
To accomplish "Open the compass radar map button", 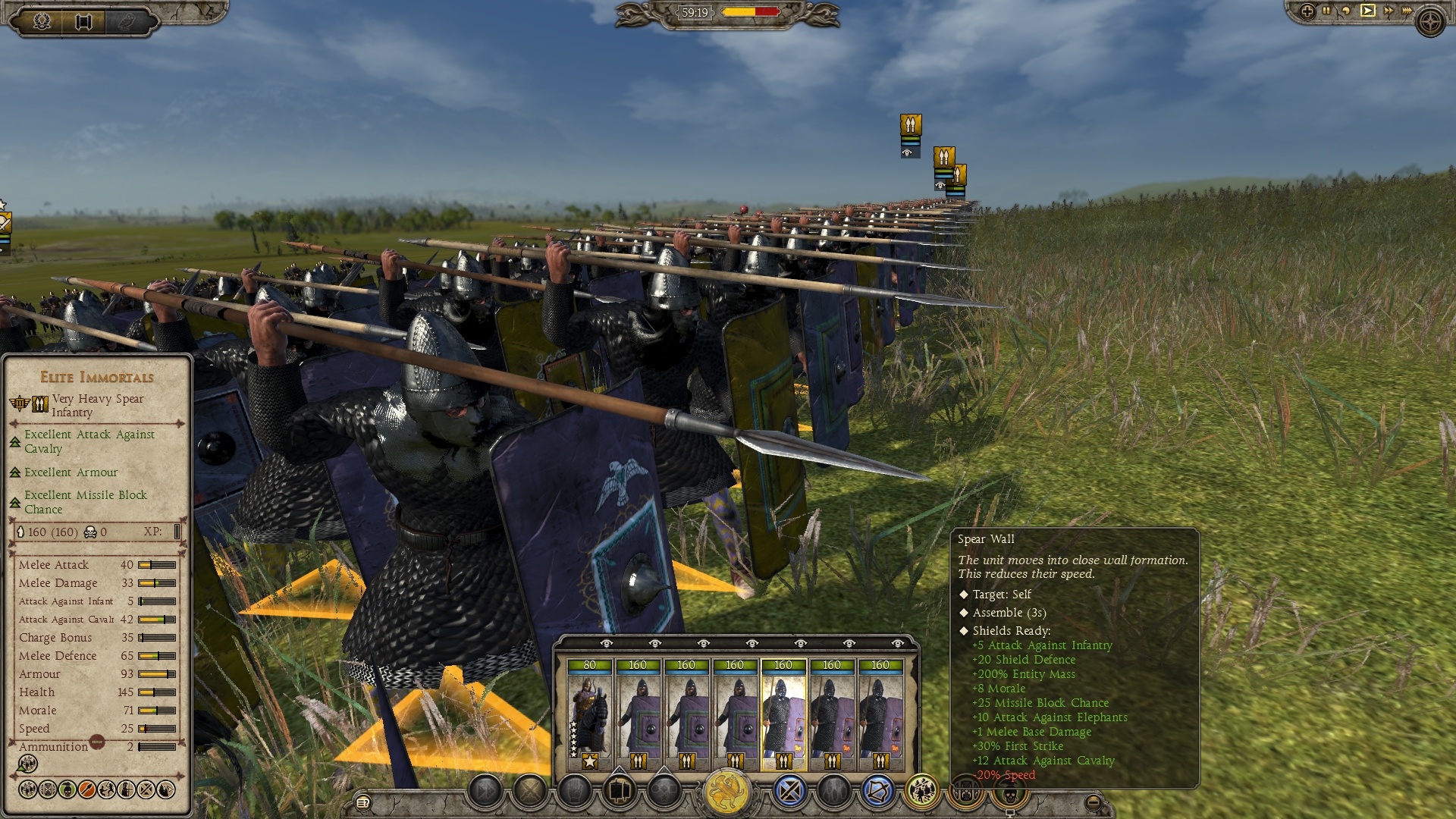I will (x=1431, y=21).
